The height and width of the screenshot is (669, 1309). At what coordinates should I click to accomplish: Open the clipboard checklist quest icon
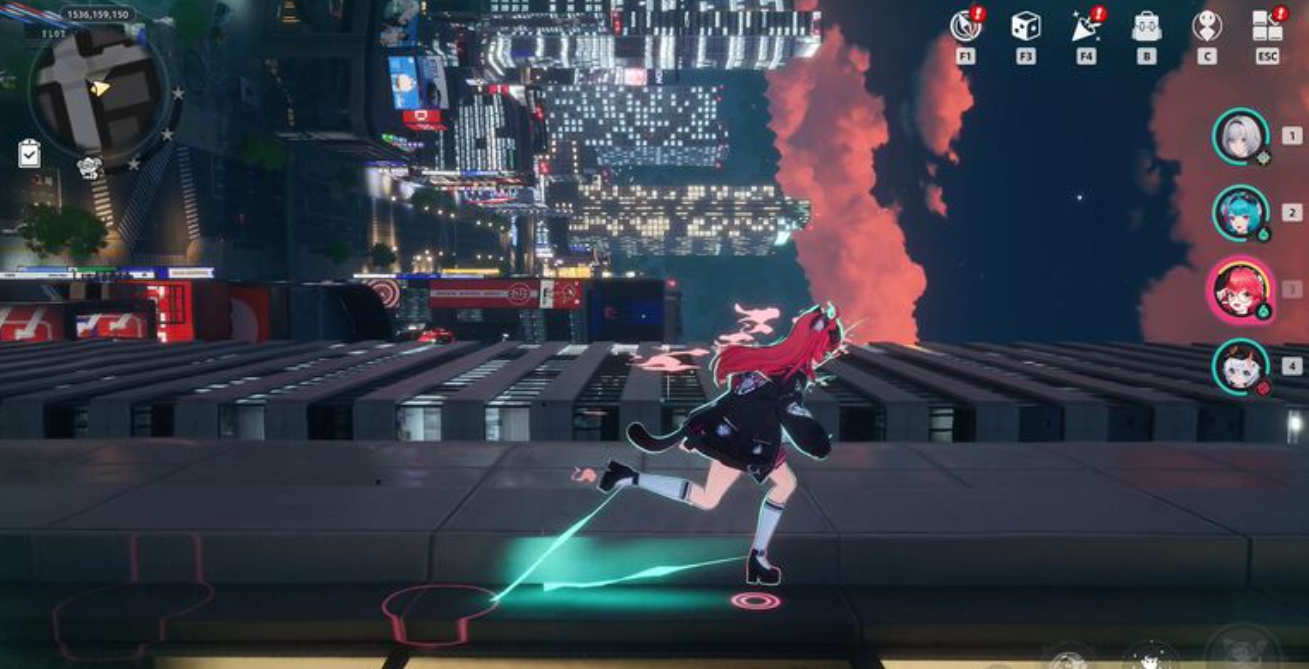pyautogui.click(x=29, y=153)
